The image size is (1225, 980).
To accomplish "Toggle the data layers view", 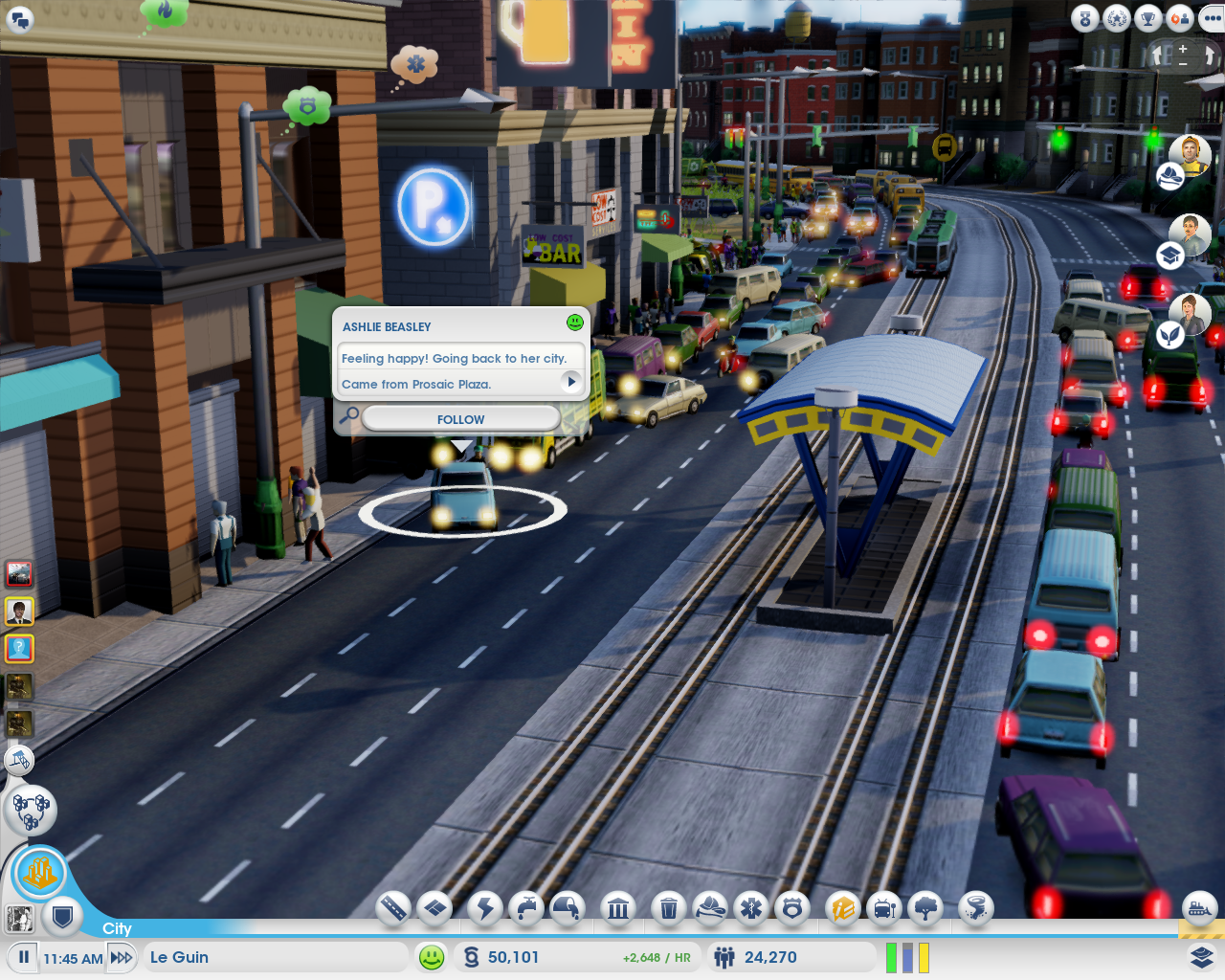I will click(x=1203, y=956).
